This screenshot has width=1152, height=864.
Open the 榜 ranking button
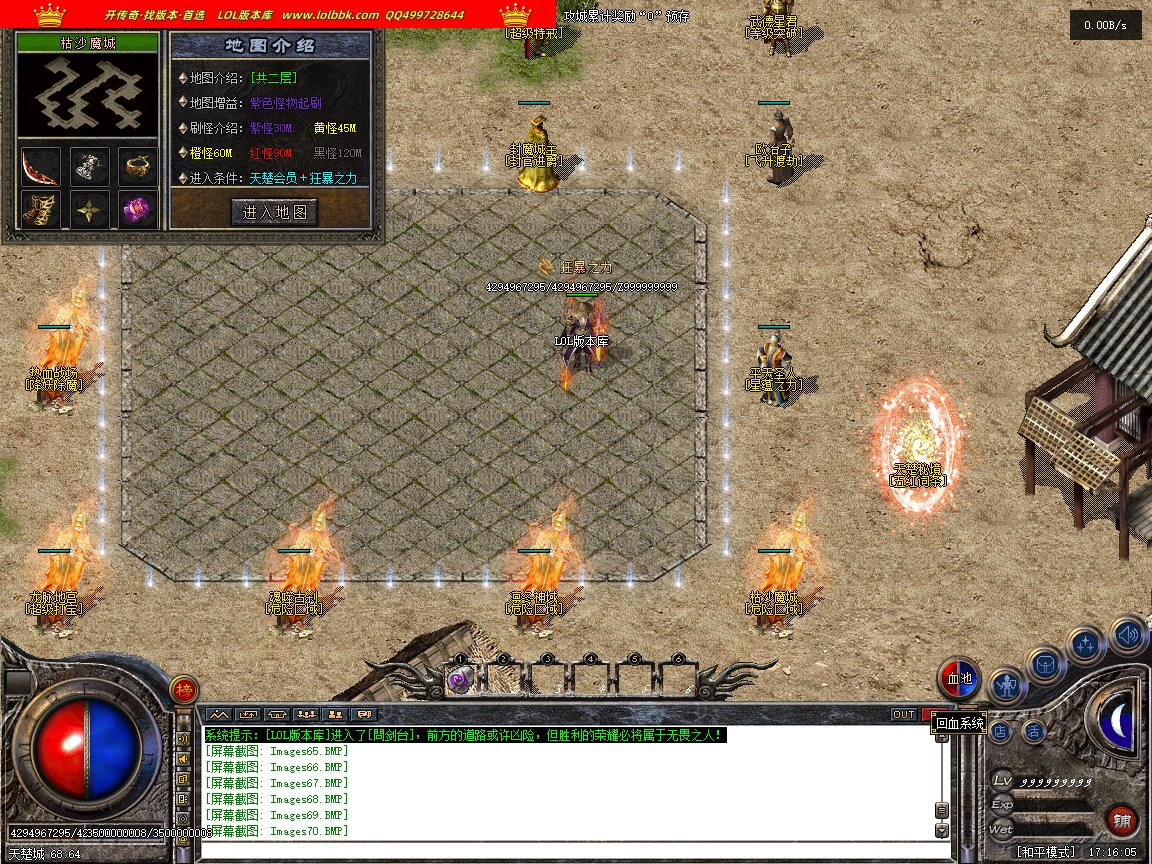pos(183,689)
